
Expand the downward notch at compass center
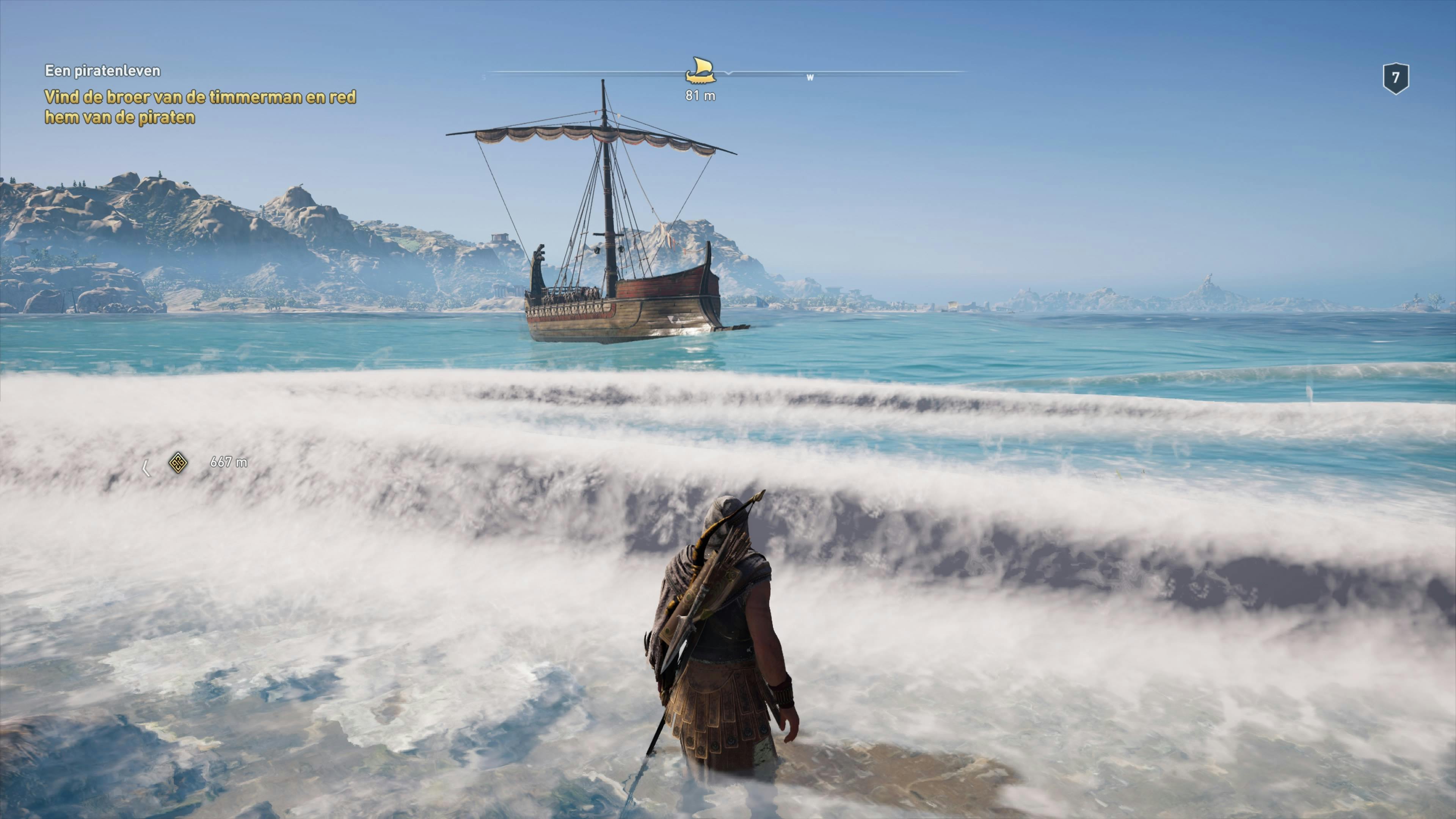tap(729, 75)
